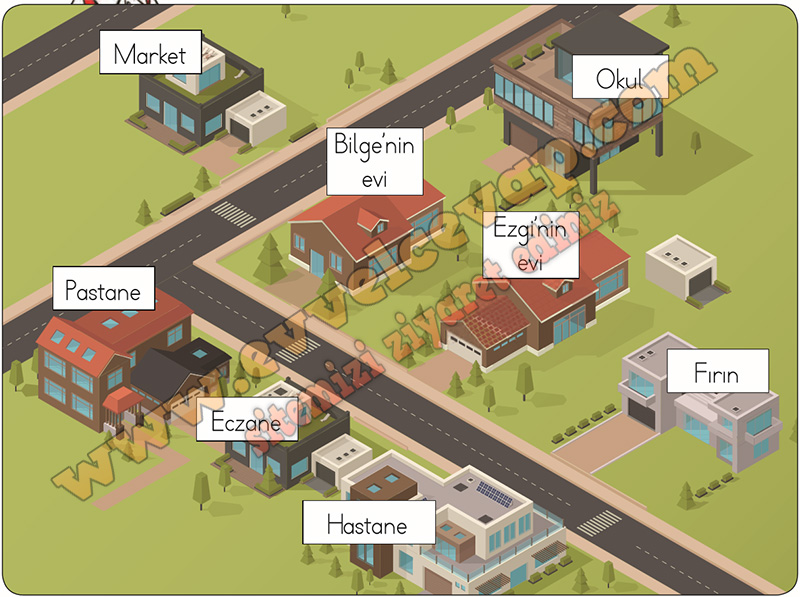Choose the Hastane label
Viewport: 800px width, 597px height.
[367, 524]
